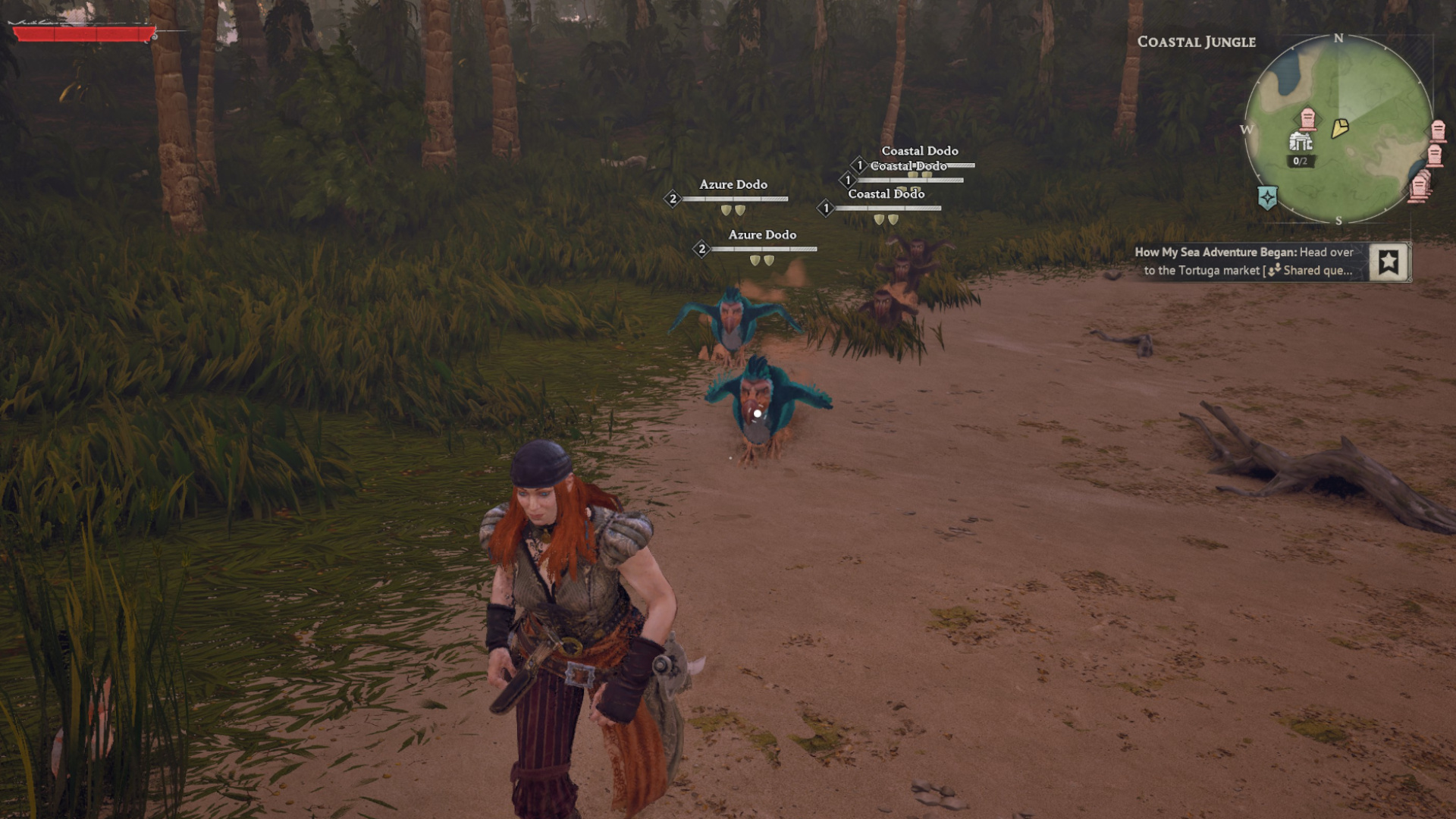Viewport: 1456px width, 819px height.
Task: Click the S compass letter below the minimap
Action: tap(1338, 220)
